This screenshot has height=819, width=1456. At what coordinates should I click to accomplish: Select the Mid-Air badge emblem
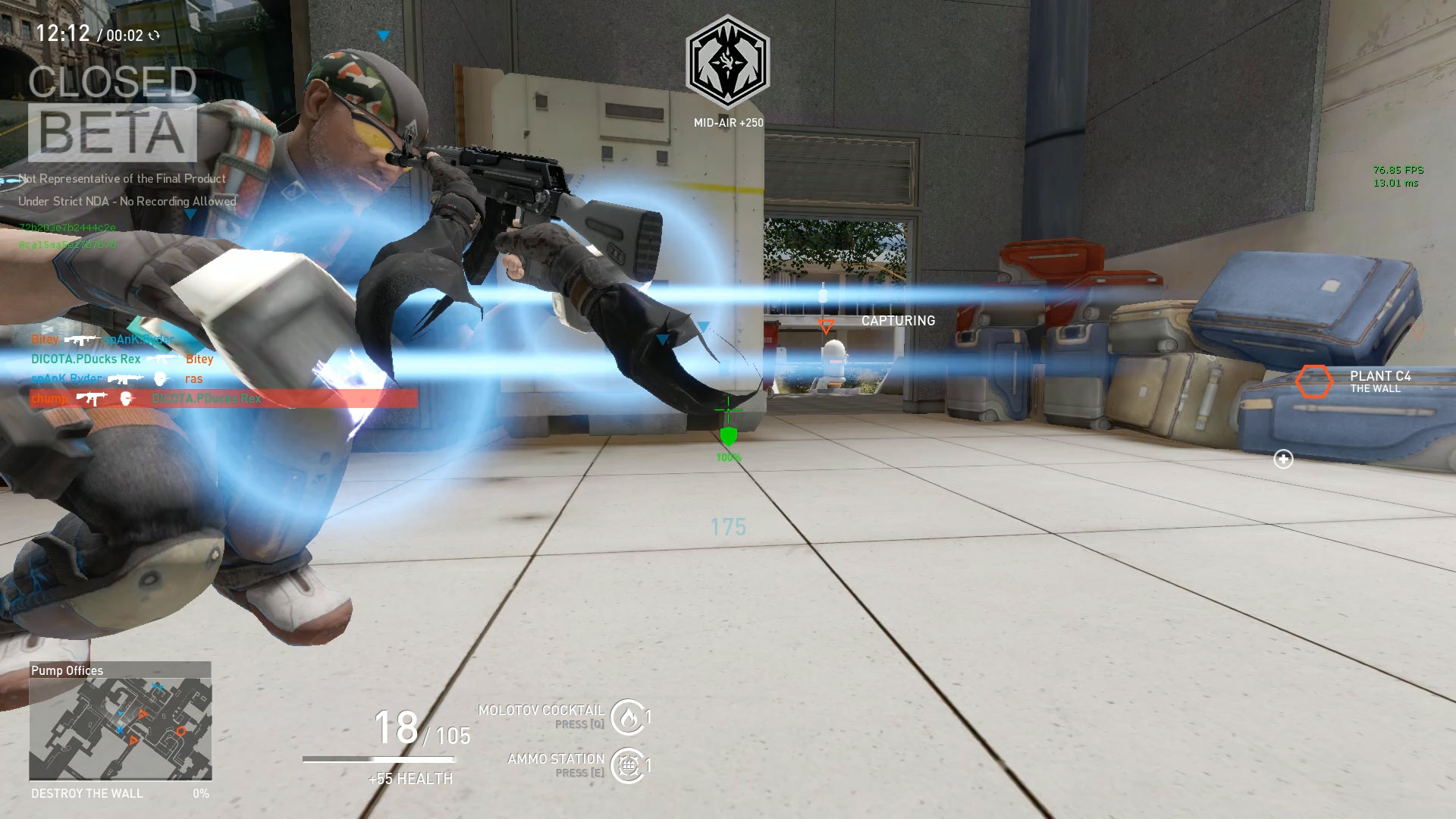[x=727, y=63]
